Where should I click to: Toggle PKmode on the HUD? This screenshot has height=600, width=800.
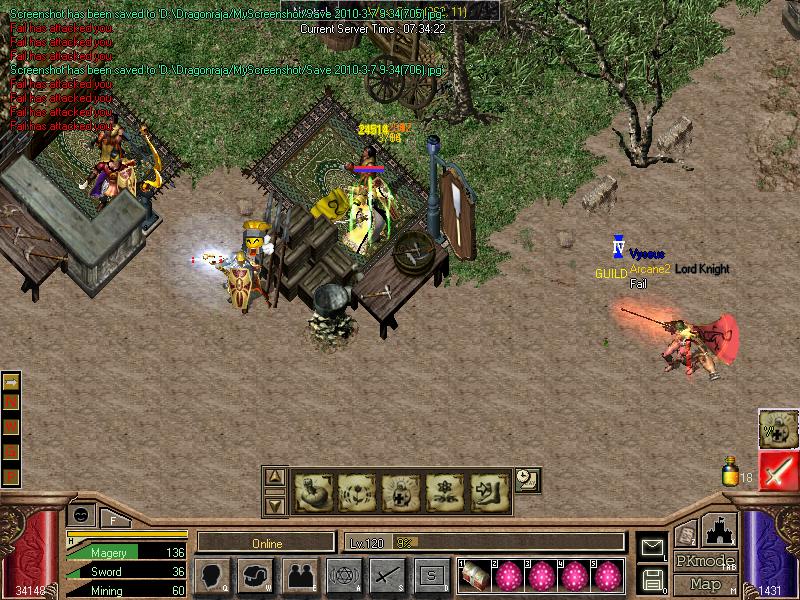click(705, 561)
